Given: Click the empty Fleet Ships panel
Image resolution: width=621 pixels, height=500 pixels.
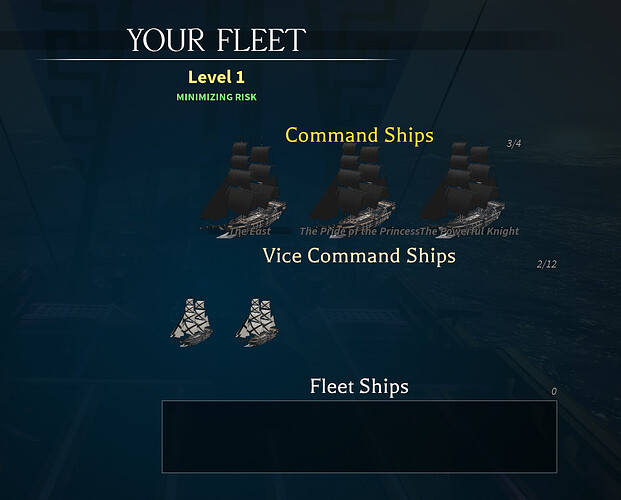Looking at the screenshot, I should pyautogui.click(x=359, y=436).
